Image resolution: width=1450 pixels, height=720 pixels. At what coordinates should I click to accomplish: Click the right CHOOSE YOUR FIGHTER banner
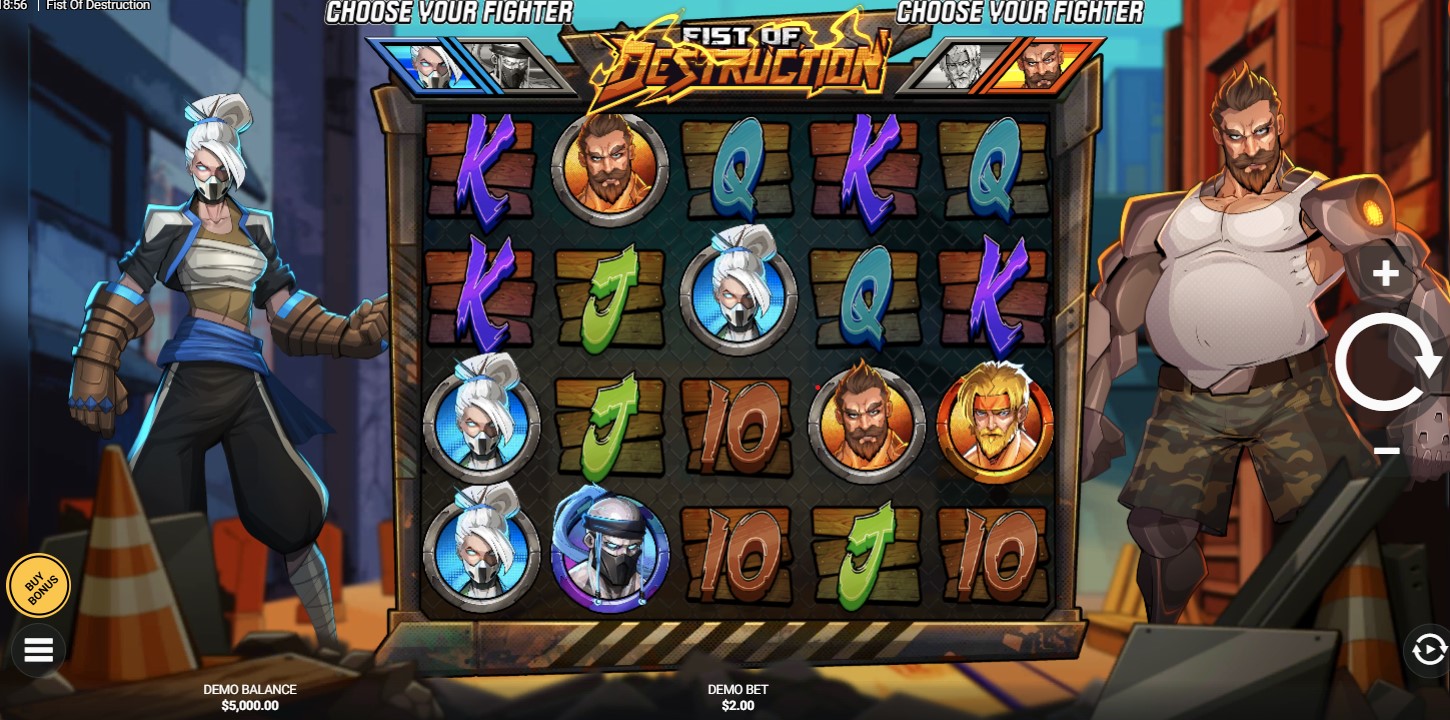click(x=1022, y=13)
